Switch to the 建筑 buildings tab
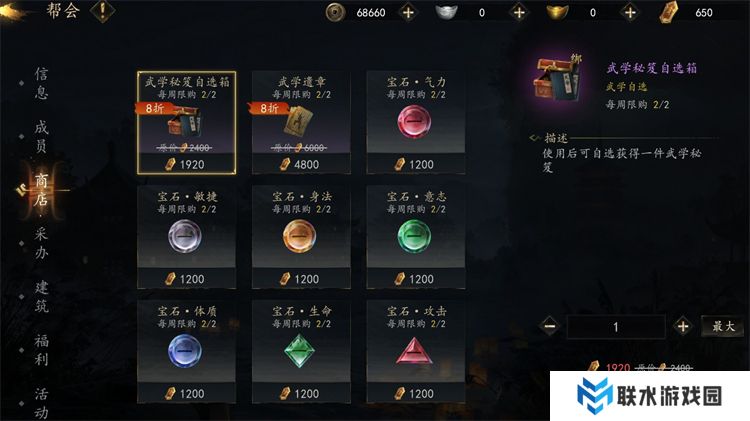 (x=41, y=298)
